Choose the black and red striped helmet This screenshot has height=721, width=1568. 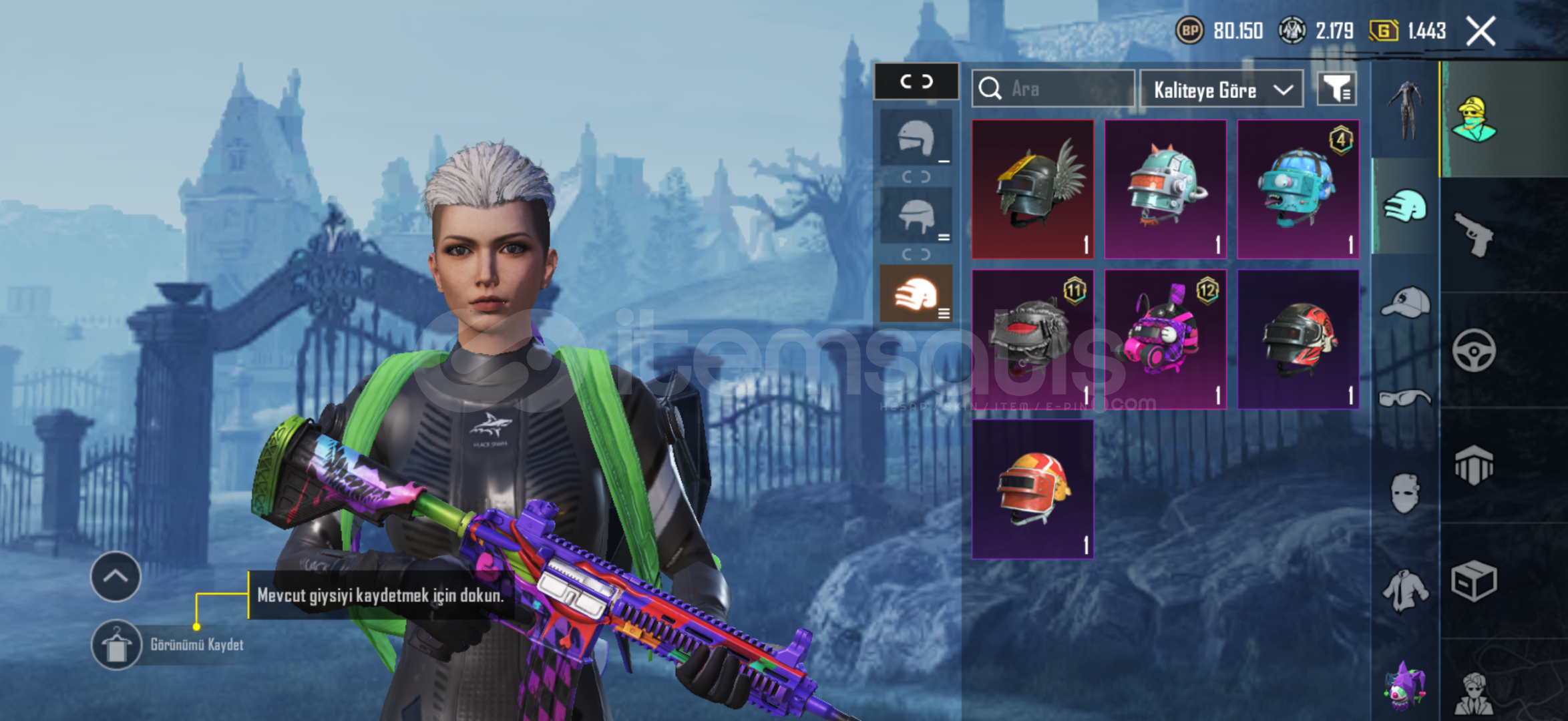[x=1298, y=339]
